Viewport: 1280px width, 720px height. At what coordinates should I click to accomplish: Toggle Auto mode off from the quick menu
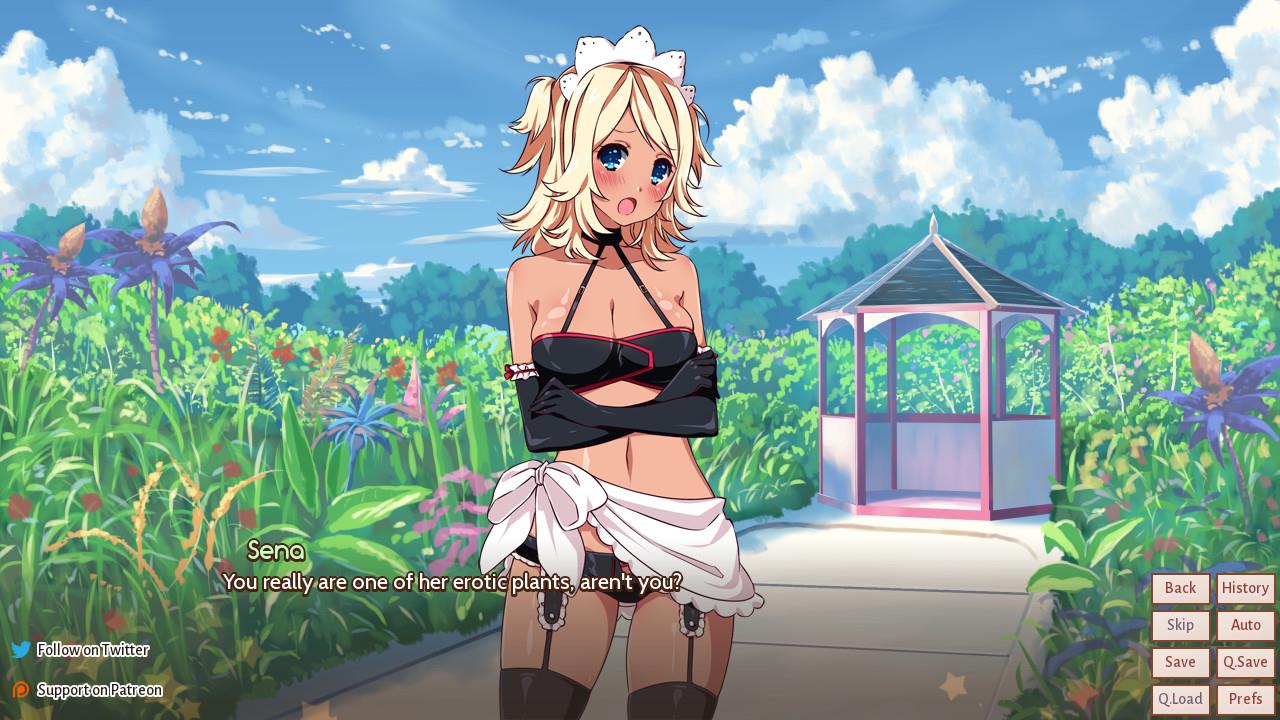click(x=1245, y=625)
